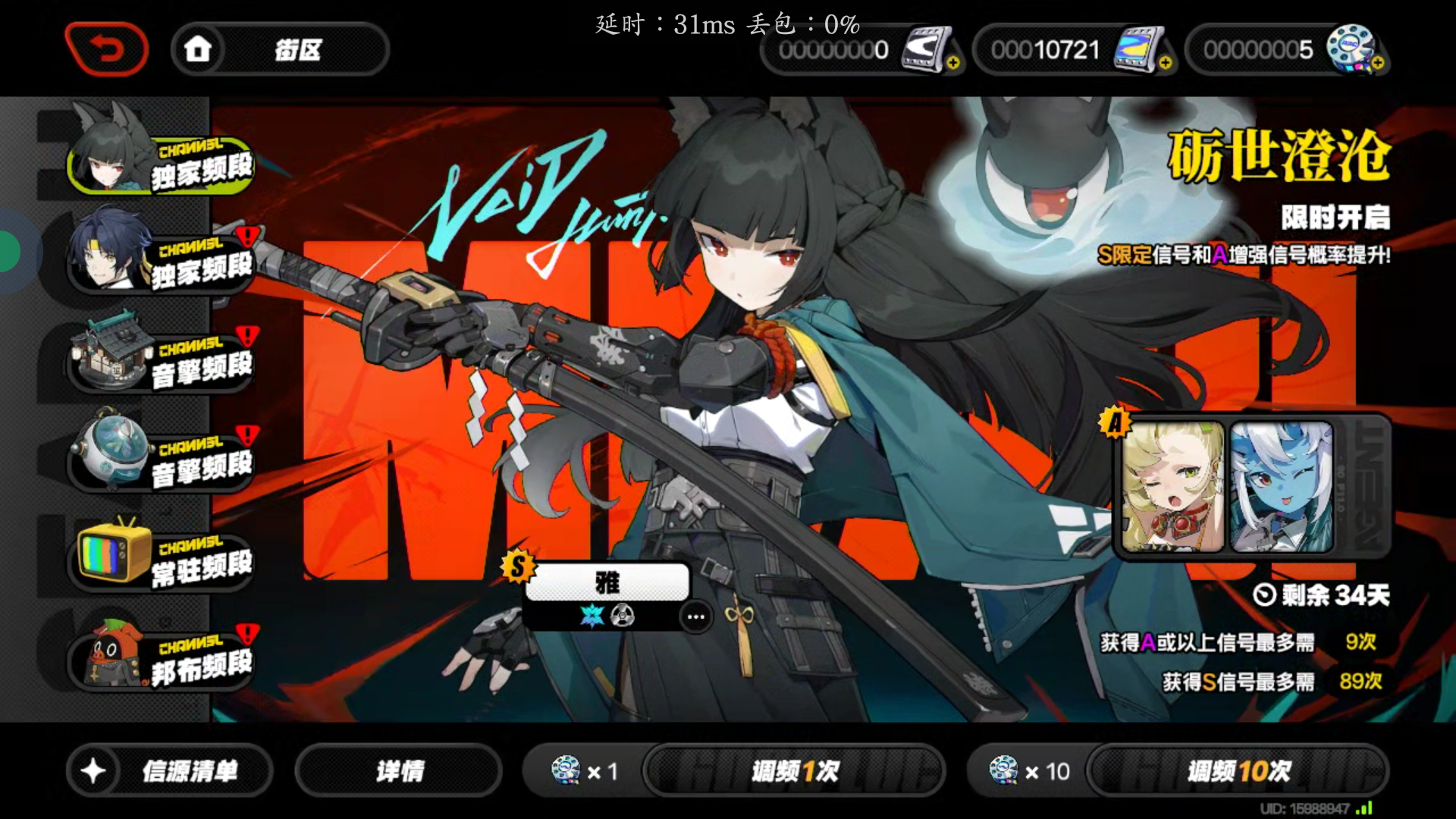Open the 信源清单 list

[170, 771]
